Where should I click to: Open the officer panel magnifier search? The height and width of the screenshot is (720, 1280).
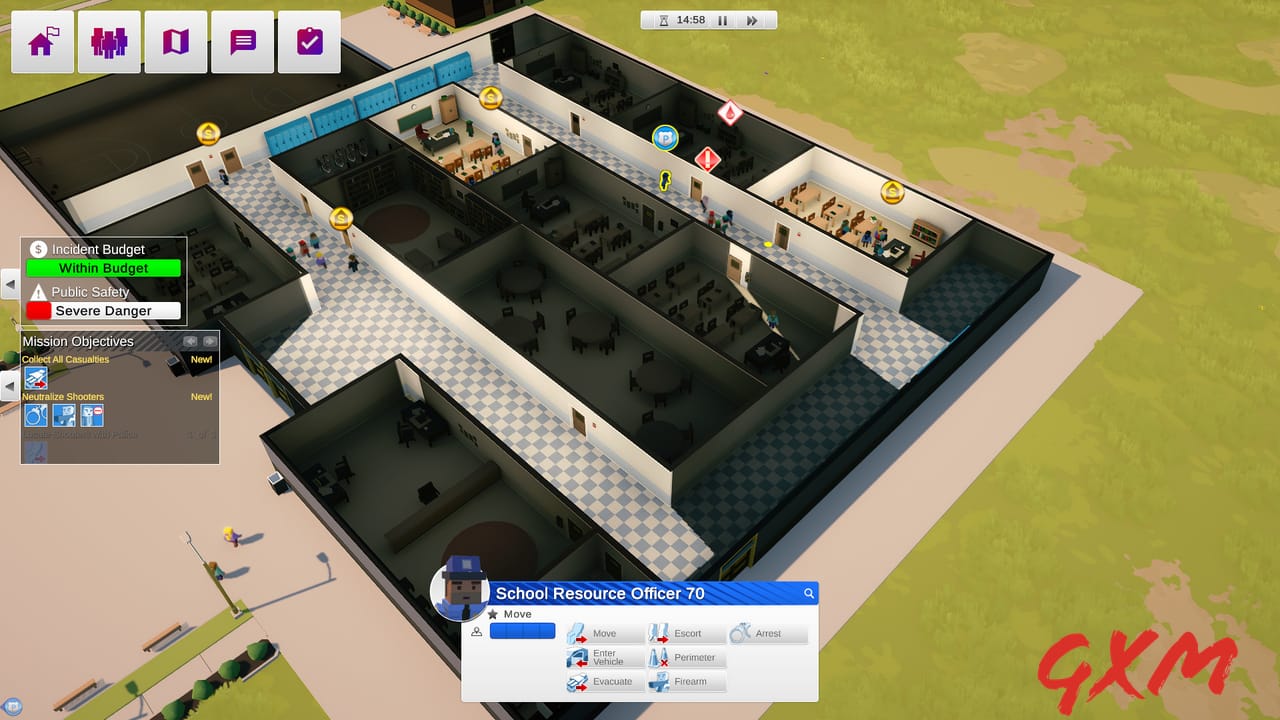pyautogui.click(x=808, y=593)
